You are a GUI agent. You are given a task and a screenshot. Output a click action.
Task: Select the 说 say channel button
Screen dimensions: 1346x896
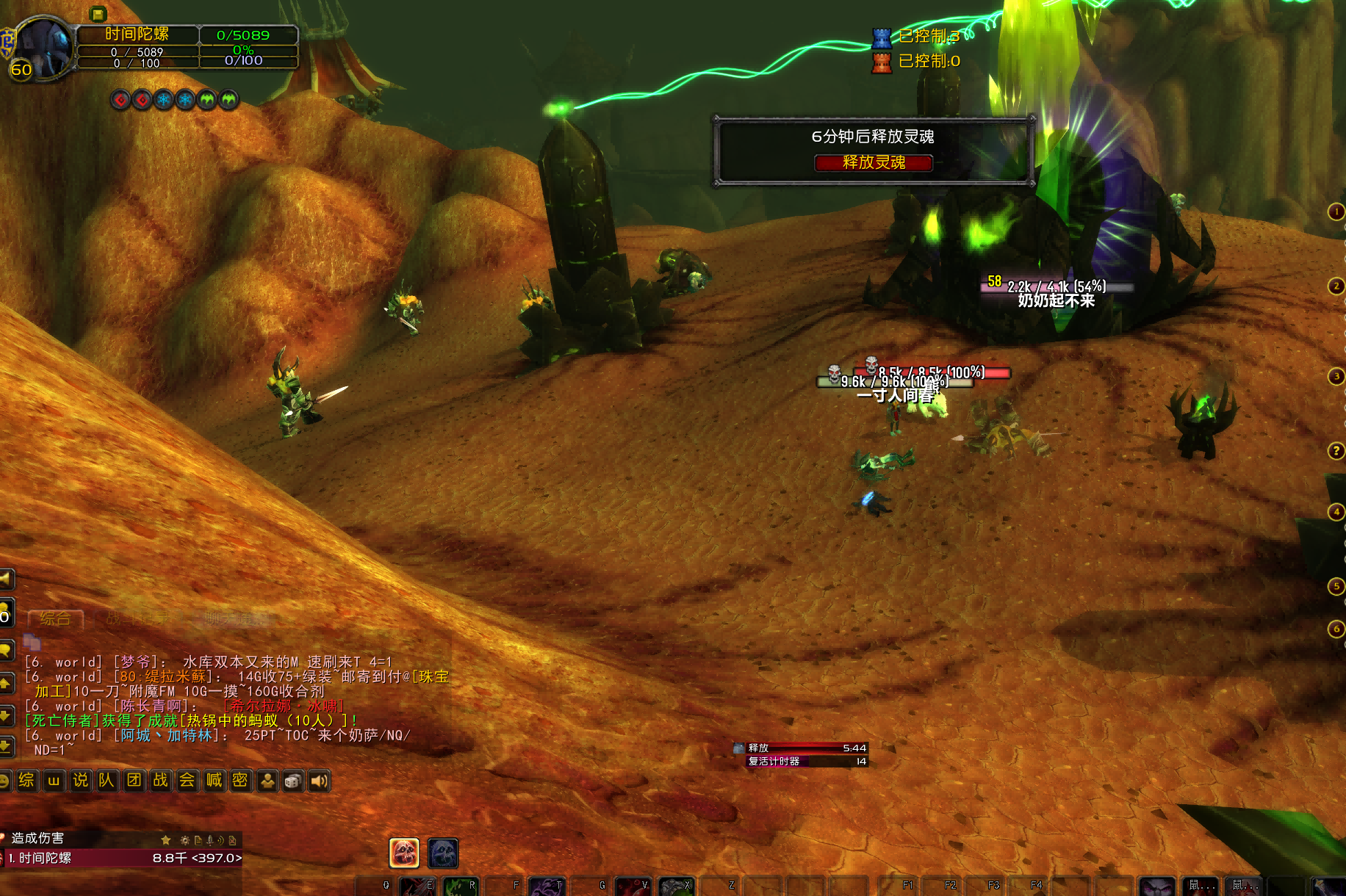point(80,780)
